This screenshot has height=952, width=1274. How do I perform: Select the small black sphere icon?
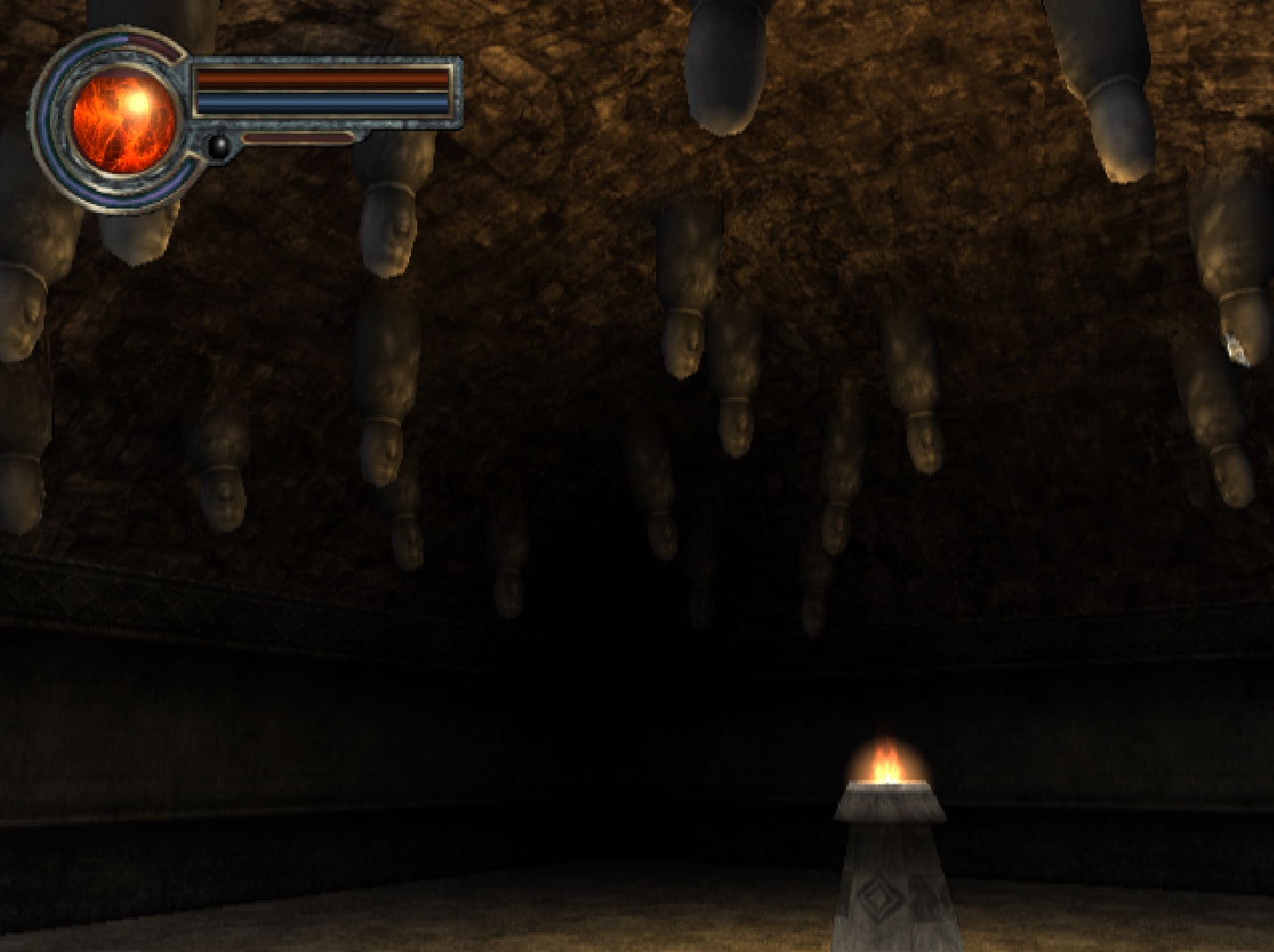218,145
